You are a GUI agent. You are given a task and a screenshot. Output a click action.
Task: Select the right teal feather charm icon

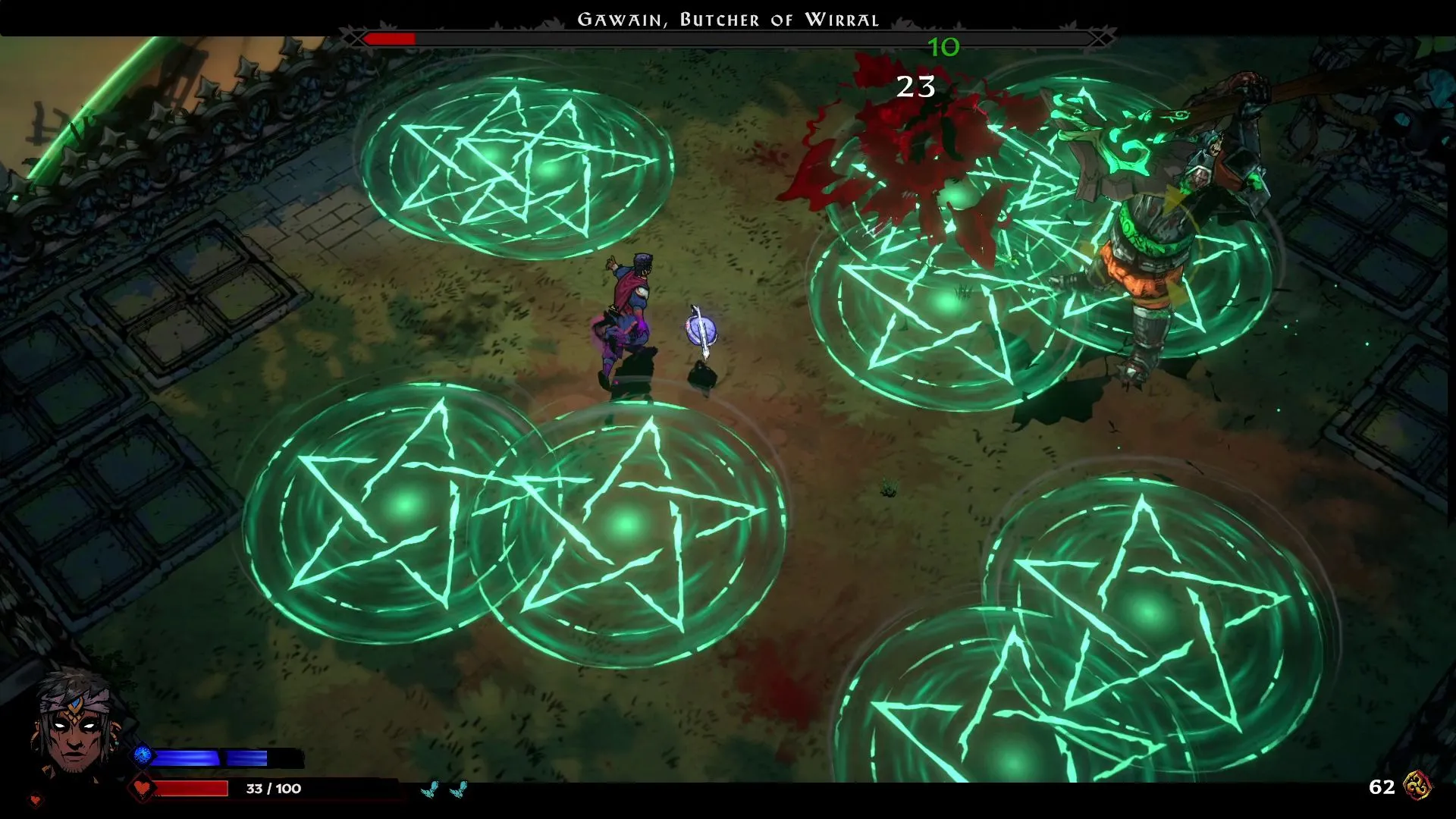(460, 787)
